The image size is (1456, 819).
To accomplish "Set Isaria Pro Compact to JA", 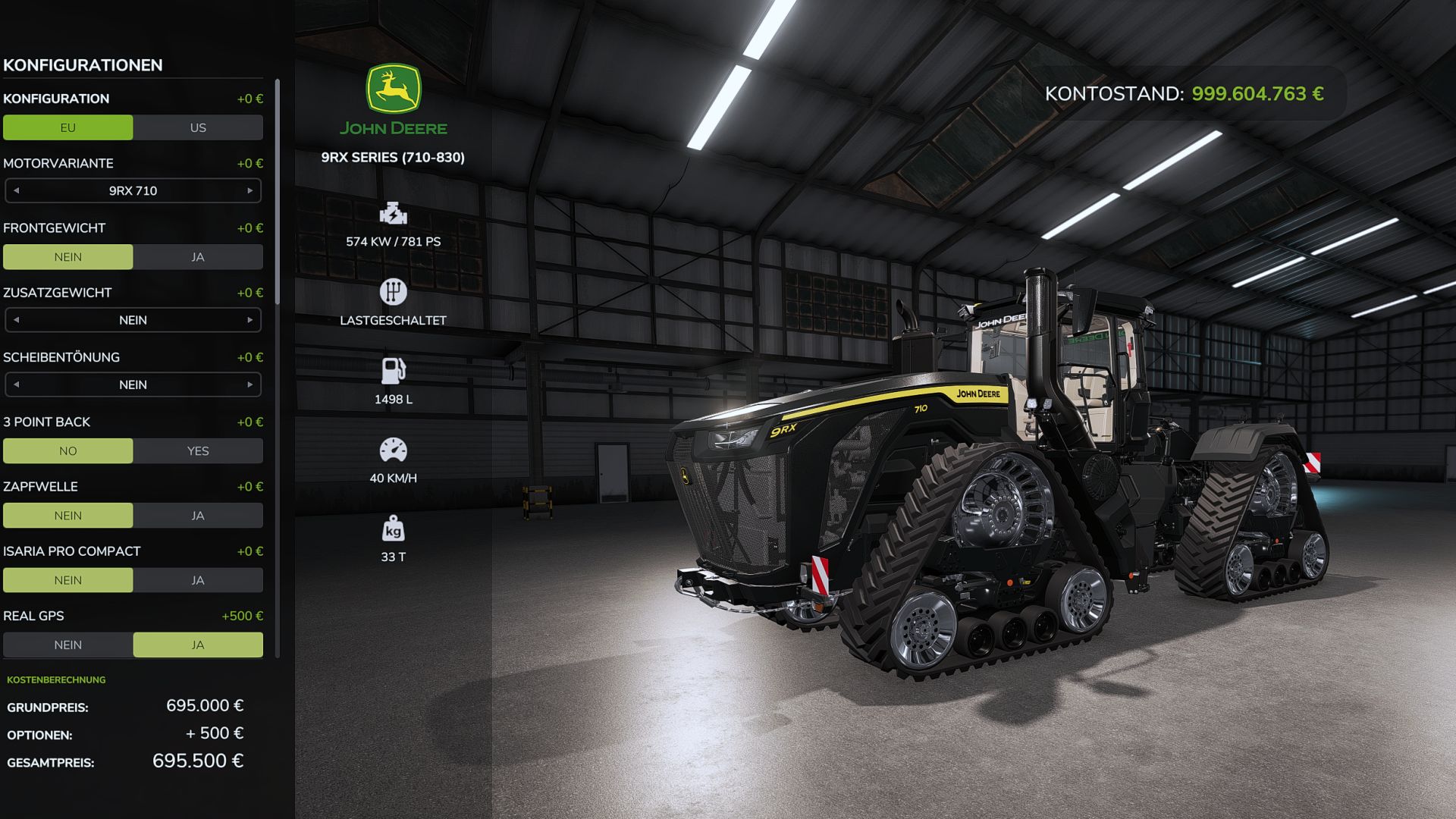I will (197, 579).
